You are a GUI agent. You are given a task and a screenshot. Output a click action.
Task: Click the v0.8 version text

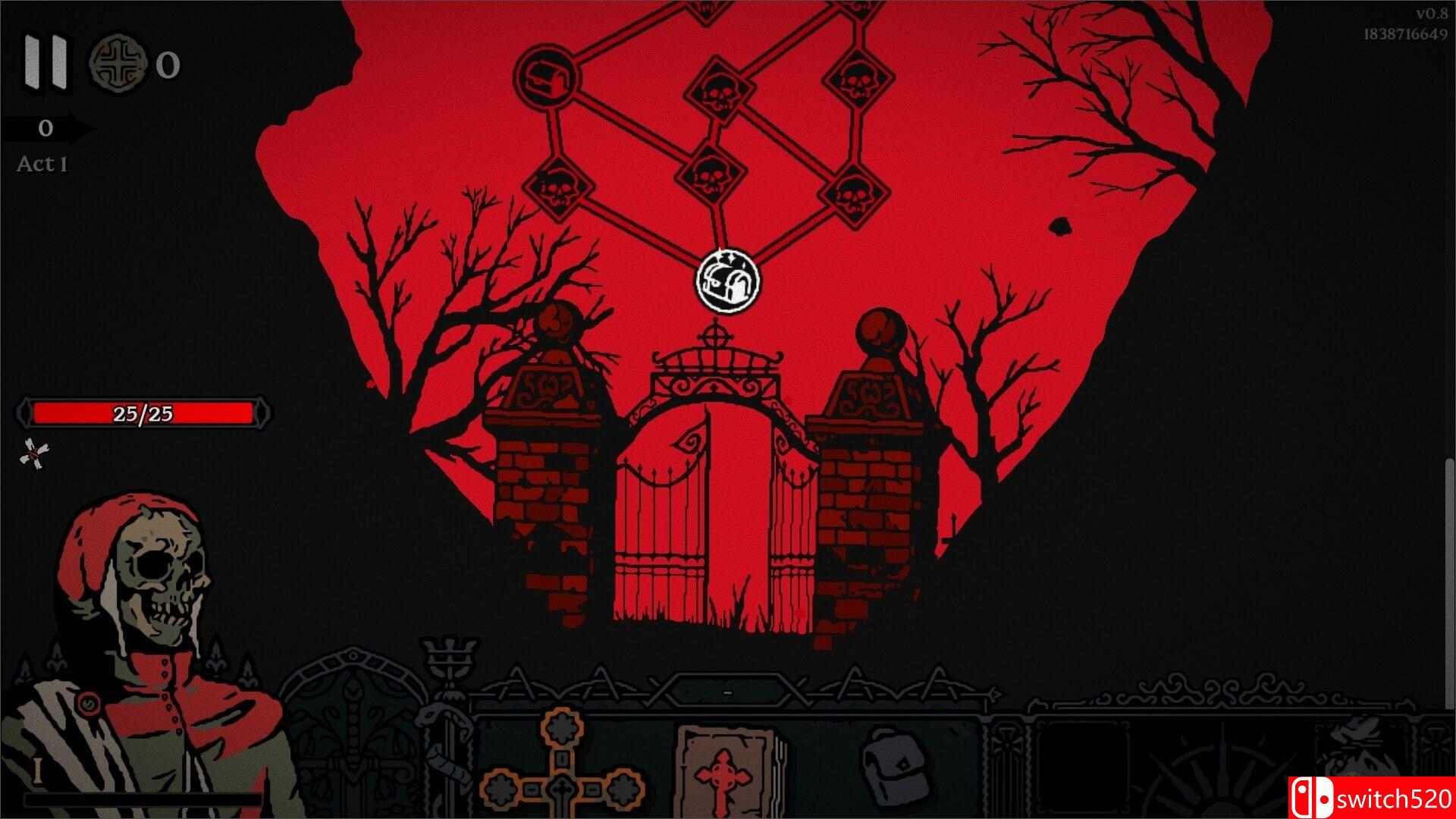[x=1429, y=12]
